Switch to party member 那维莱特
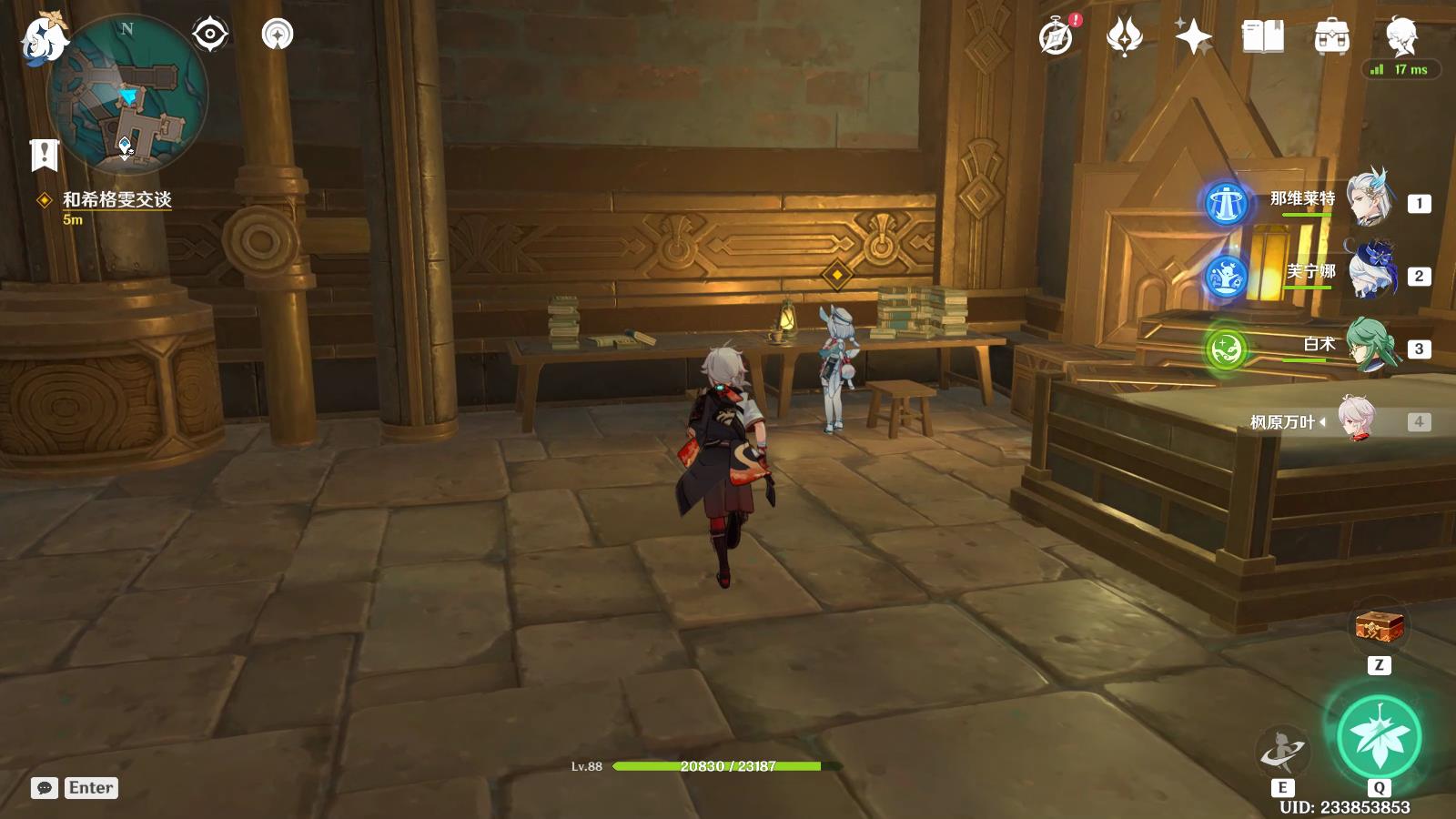The width and height of the screenshot is (1456, 819). click(1368, 199)
